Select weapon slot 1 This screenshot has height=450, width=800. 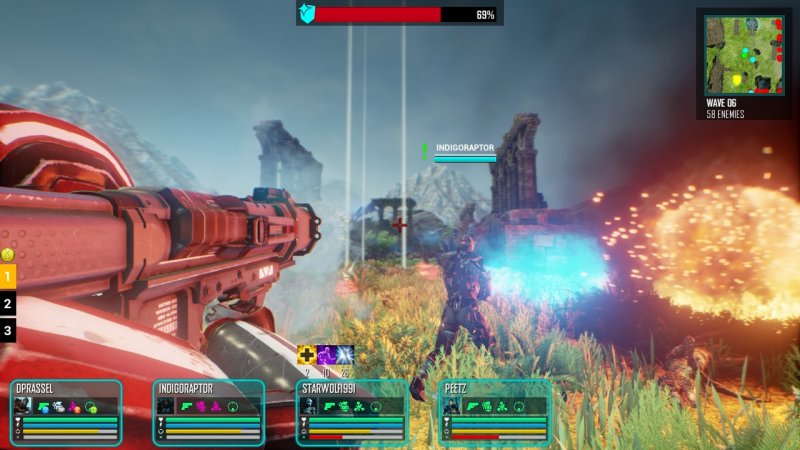(8, 276)
